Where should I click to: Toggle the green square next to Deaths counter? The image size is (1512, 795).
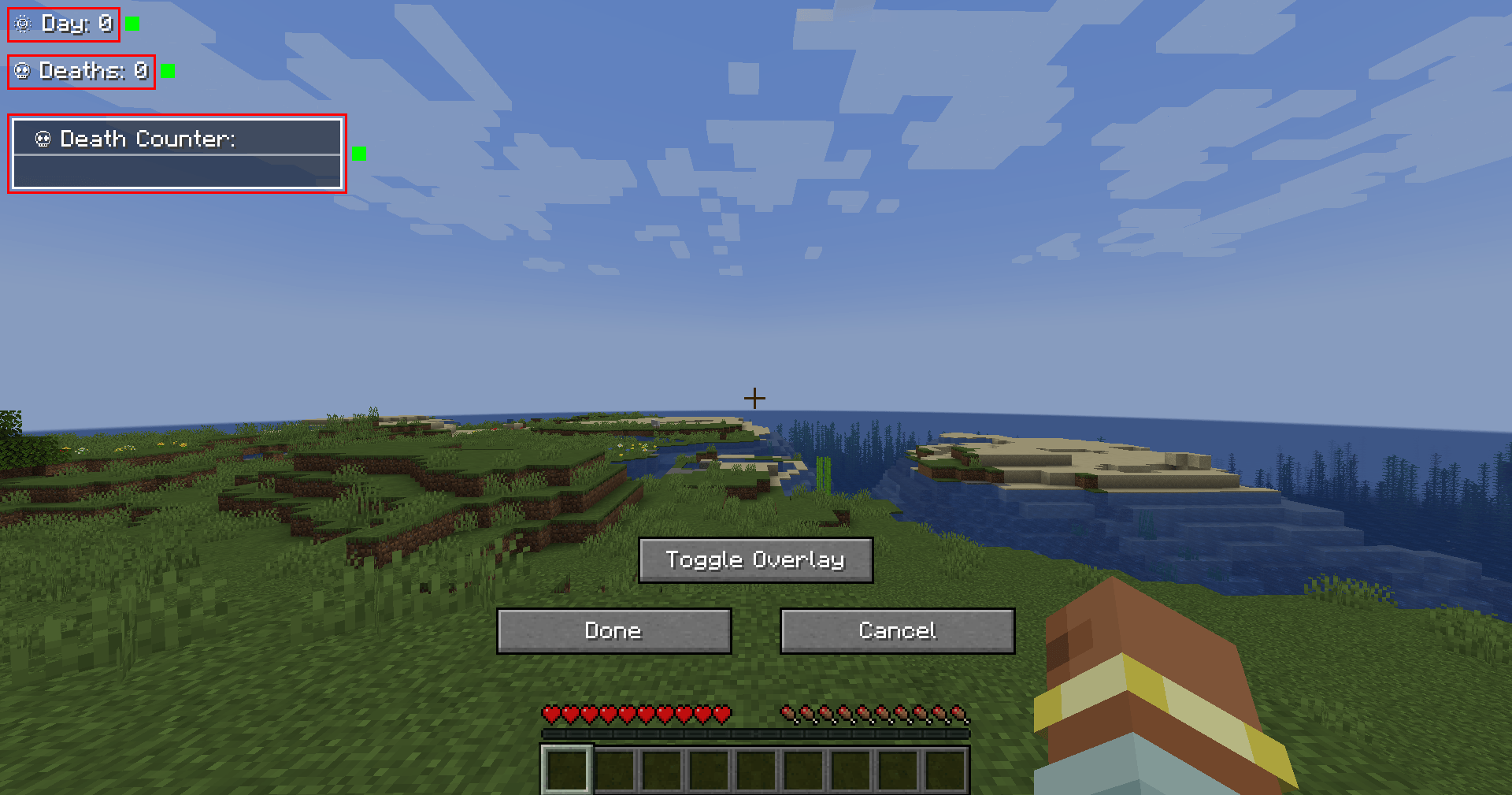click(x=167, y=72)
